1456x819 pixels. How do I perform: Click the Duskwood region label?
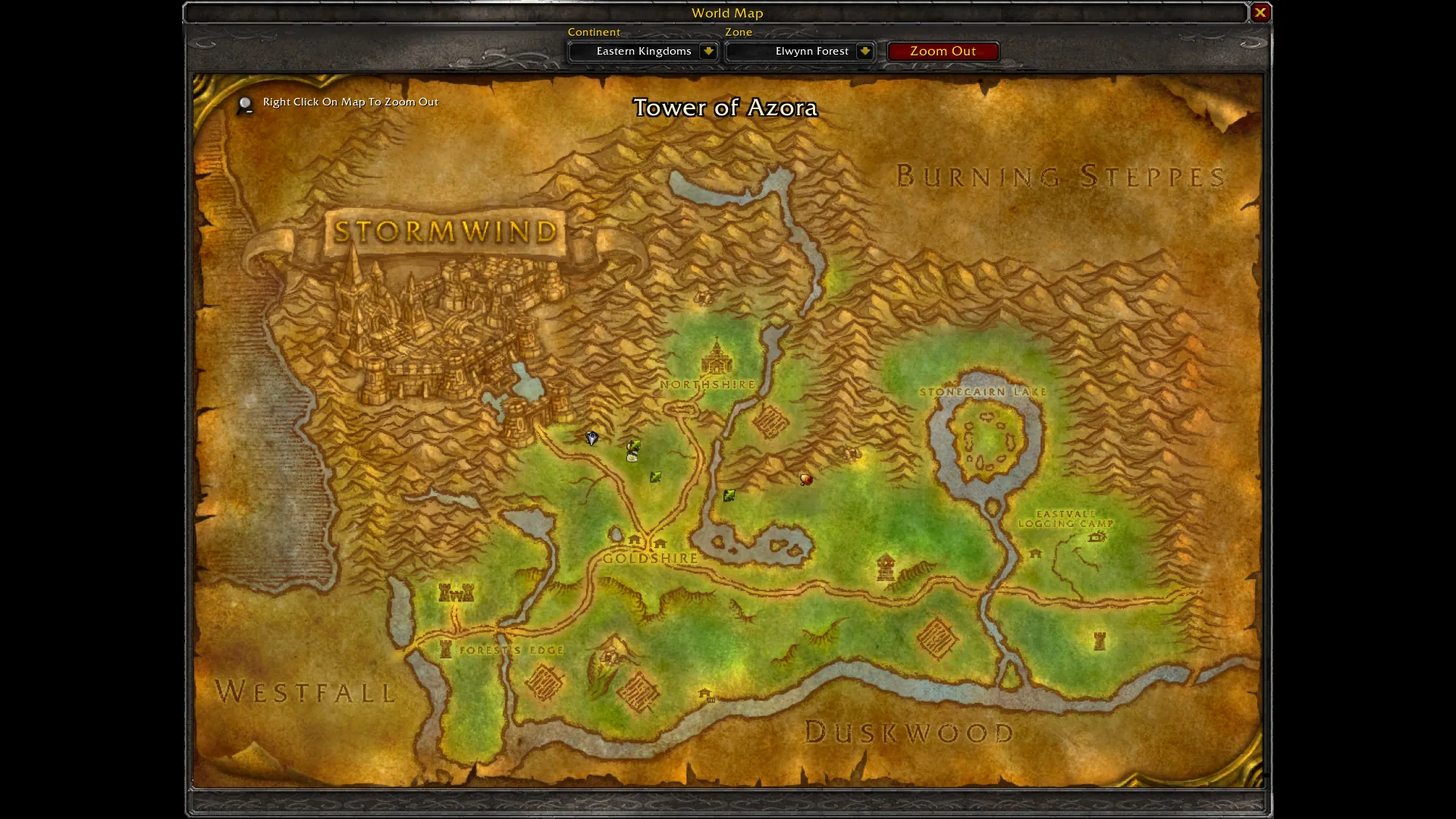coord(908,733)
